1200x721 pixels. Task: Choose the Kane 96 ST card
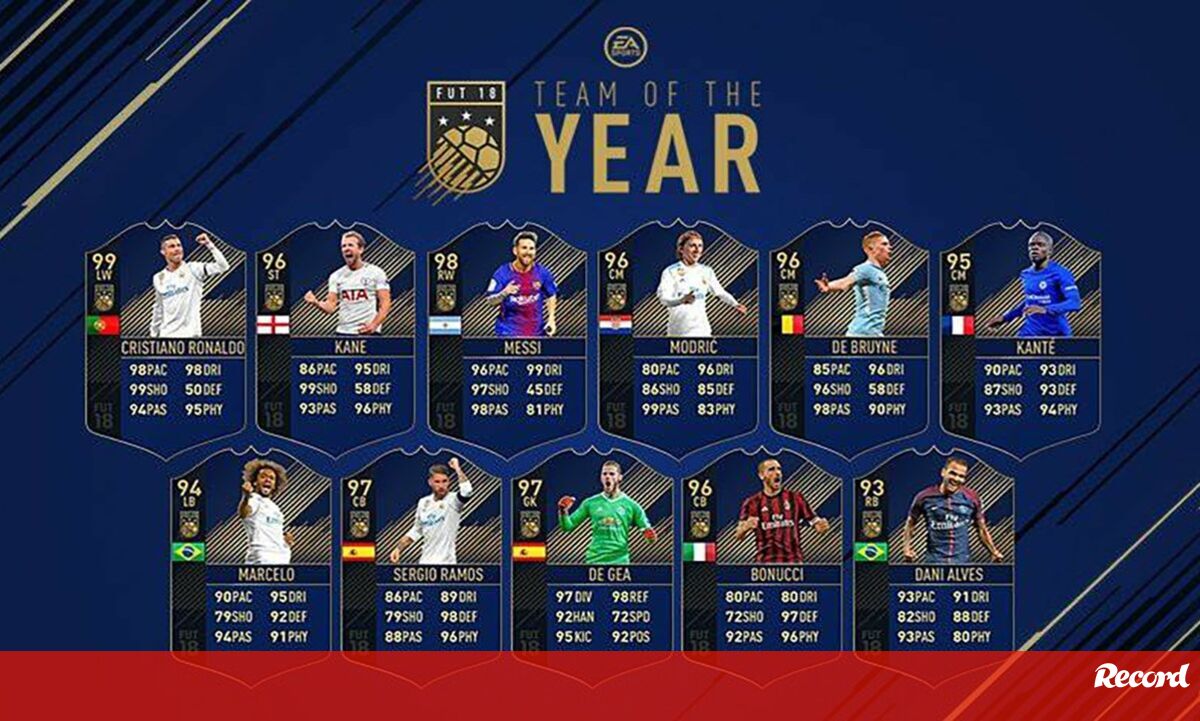coord(336,335)
